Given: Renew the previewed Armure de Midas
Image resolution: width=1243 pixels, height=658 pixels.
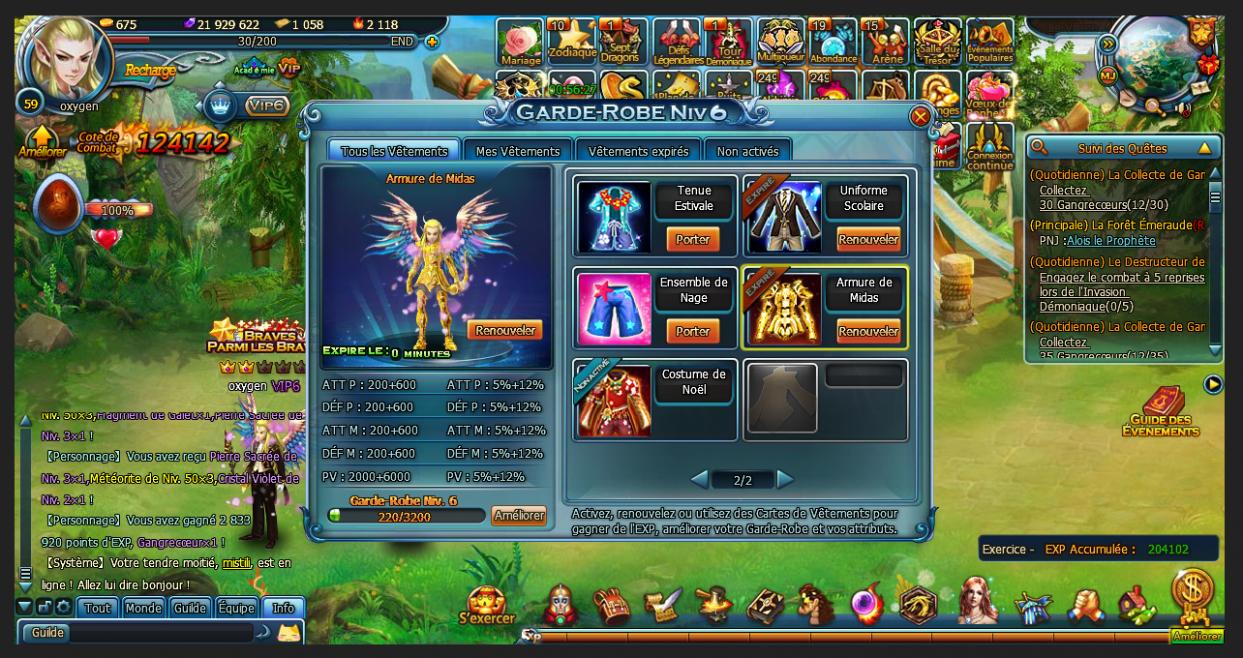Looking at the screenshot, I should coord(505,330).
